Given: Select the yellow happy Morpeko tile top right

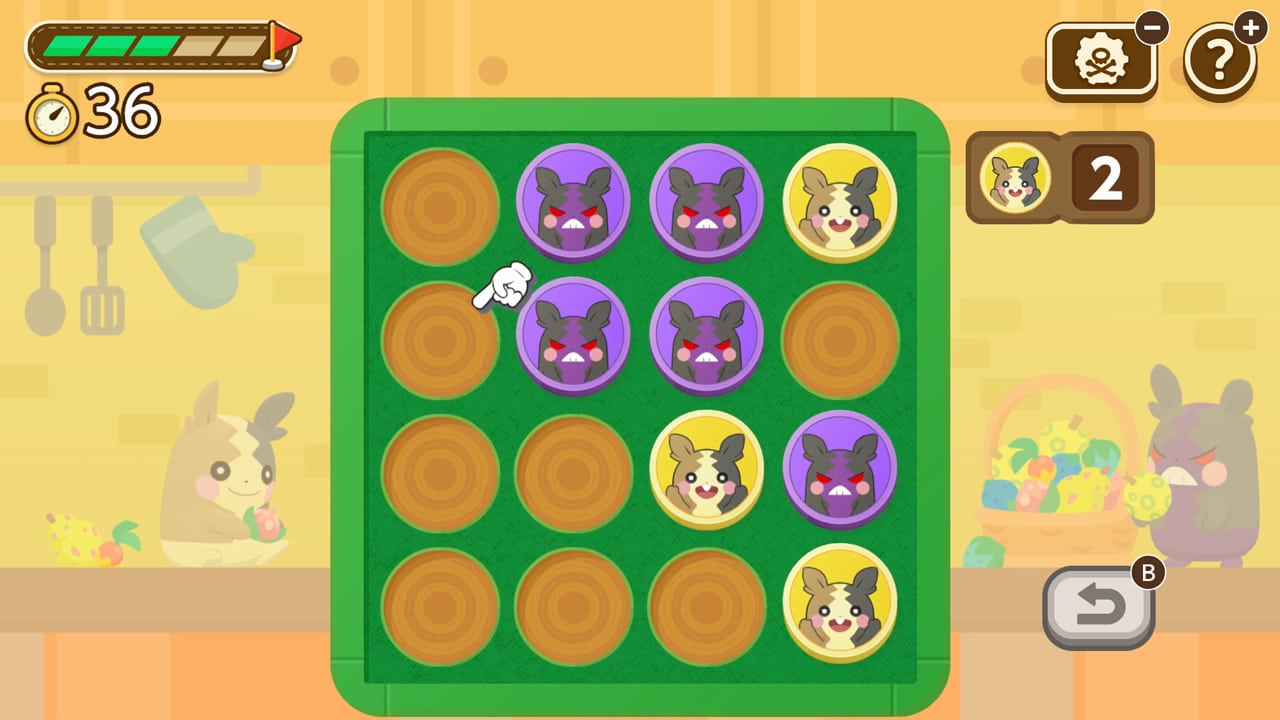Looking at the screenshot, I should [841, 202].
